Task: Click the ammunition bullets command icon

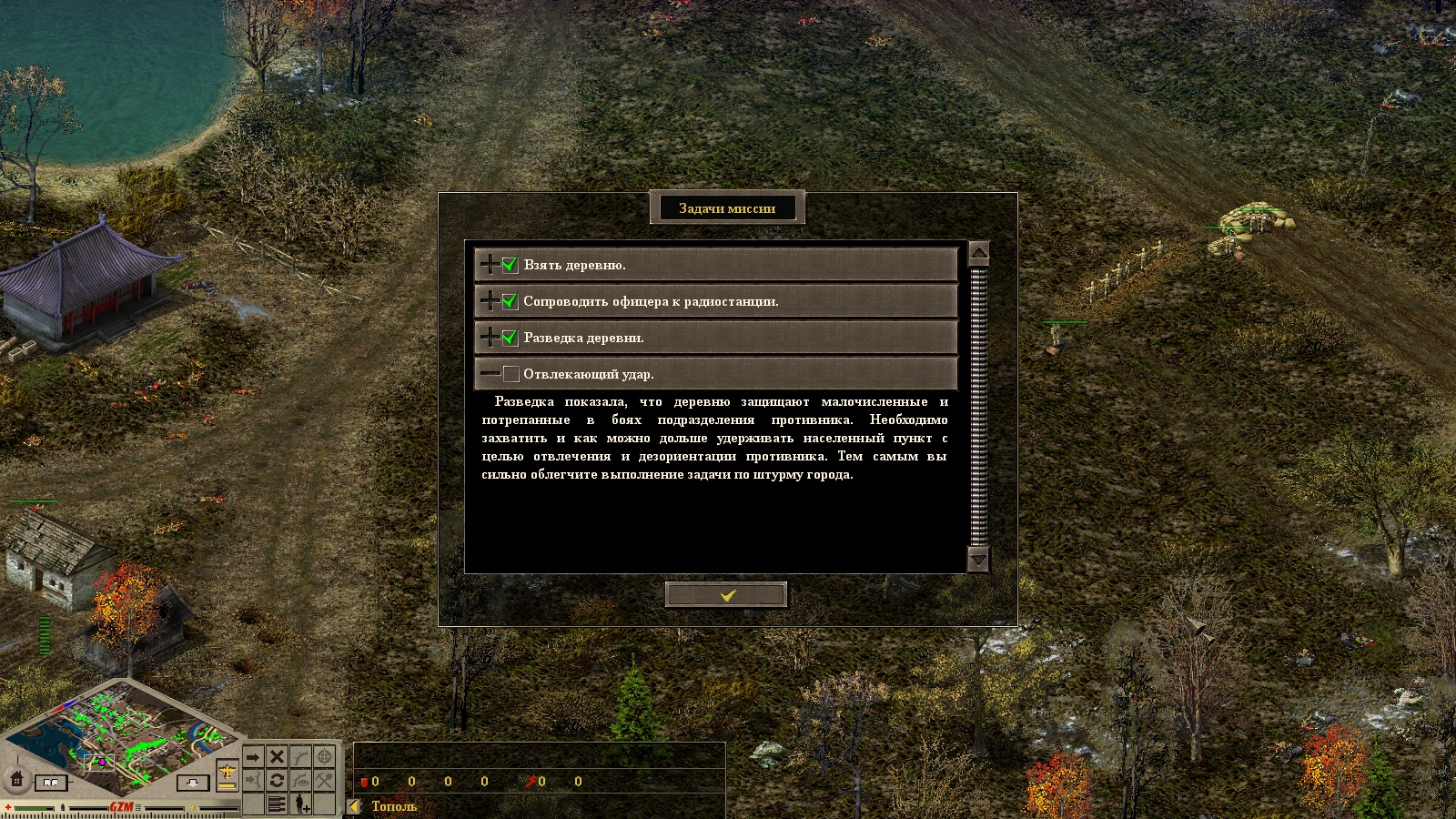Action: pyautogui.click(x=277, y=804)
